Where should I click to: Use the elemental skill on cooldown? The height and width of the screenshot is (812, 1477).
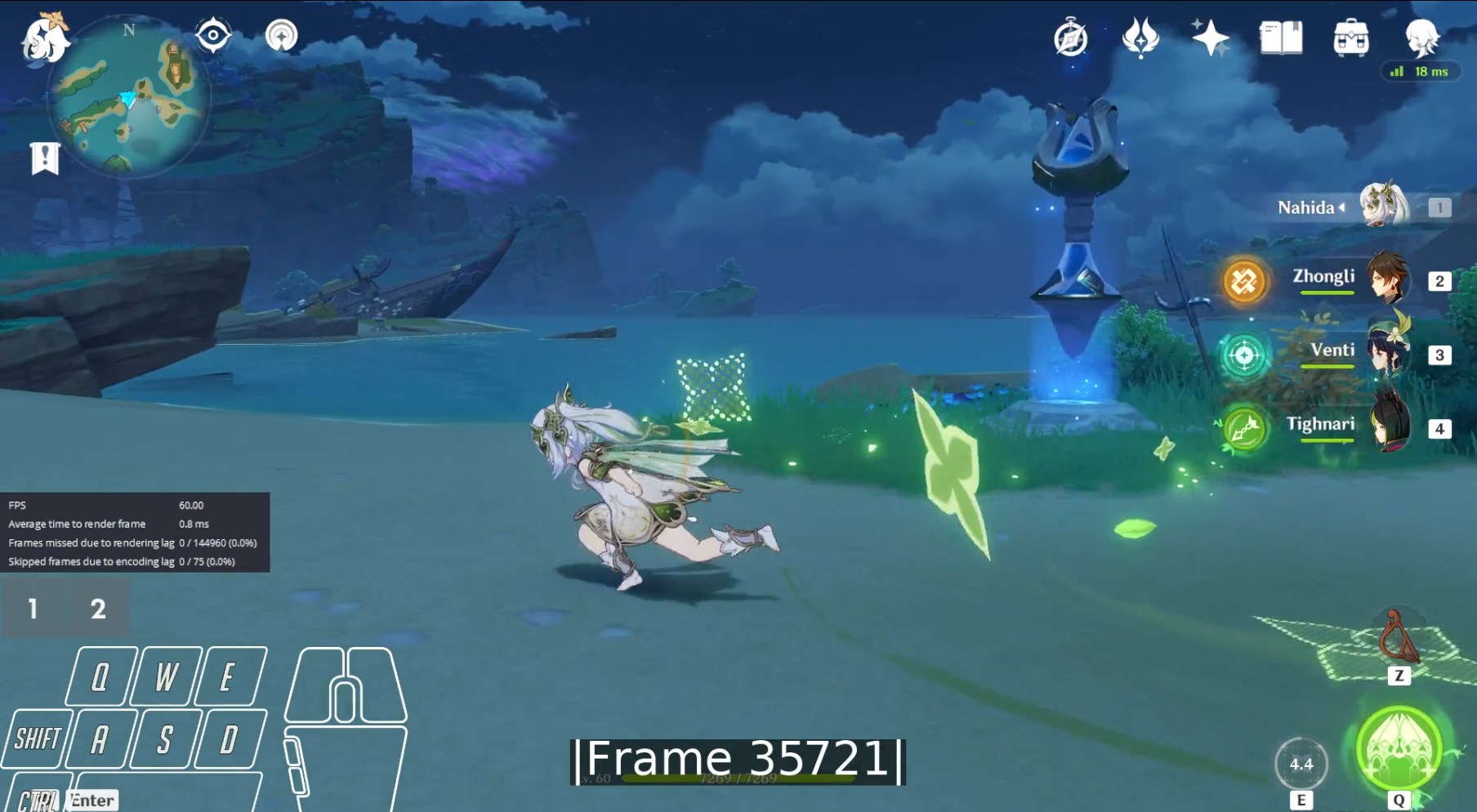pyautogui.click(x=1301, y=764)
